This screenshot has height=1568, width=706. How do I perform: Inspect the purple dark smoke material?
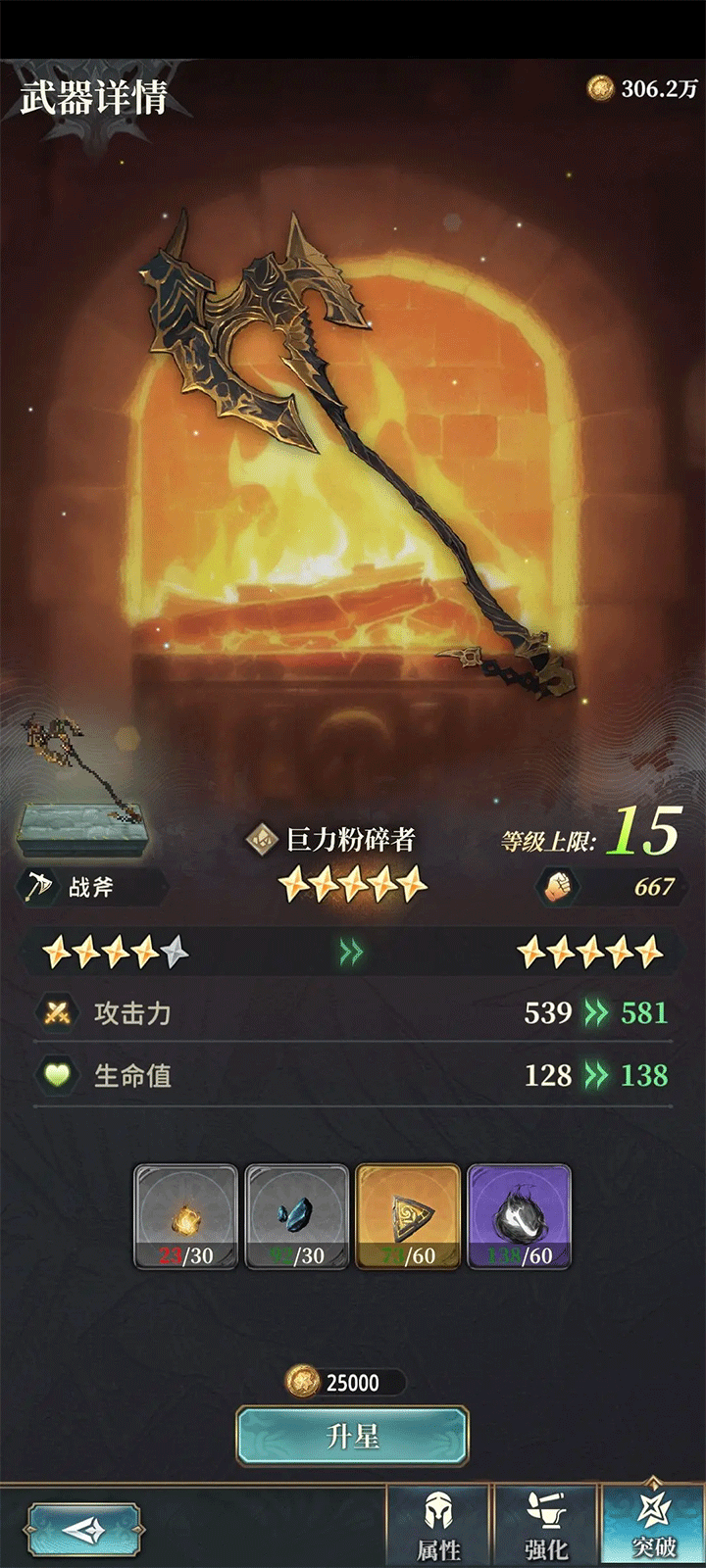click(x=519, y=1216)
